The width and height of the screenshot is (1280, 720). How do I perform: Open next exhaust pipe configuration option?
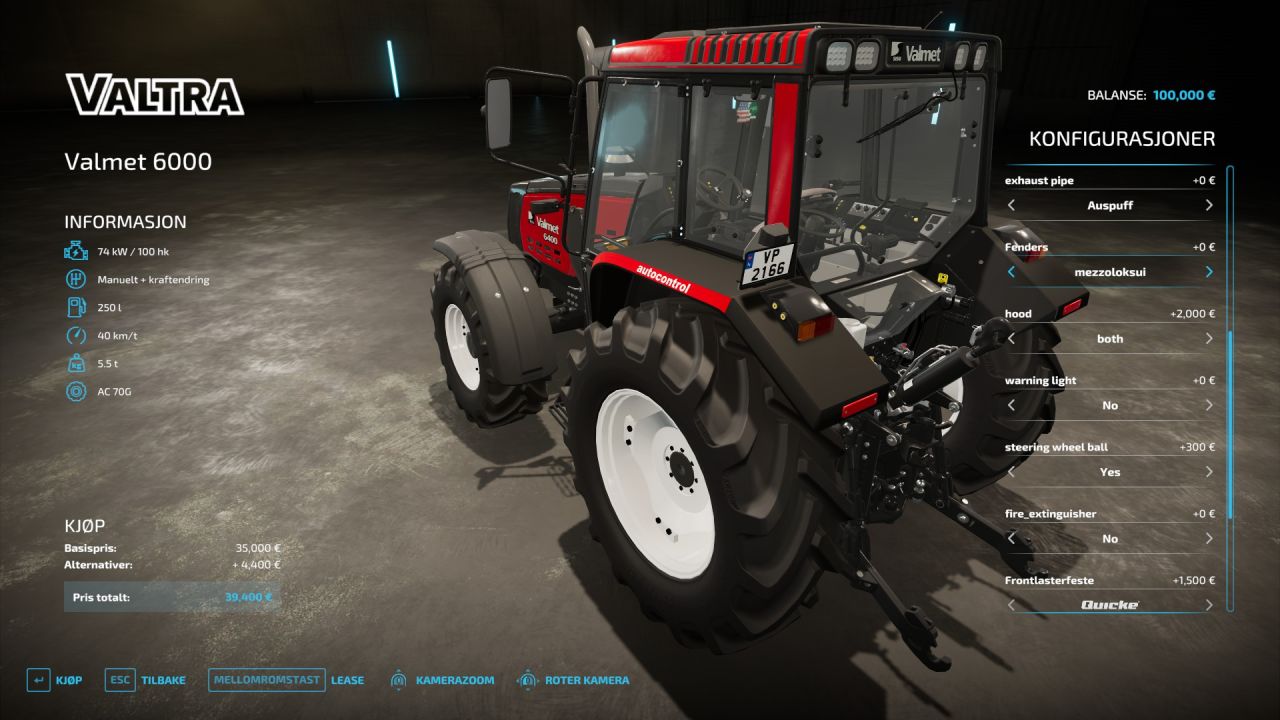coord(1208,206)
